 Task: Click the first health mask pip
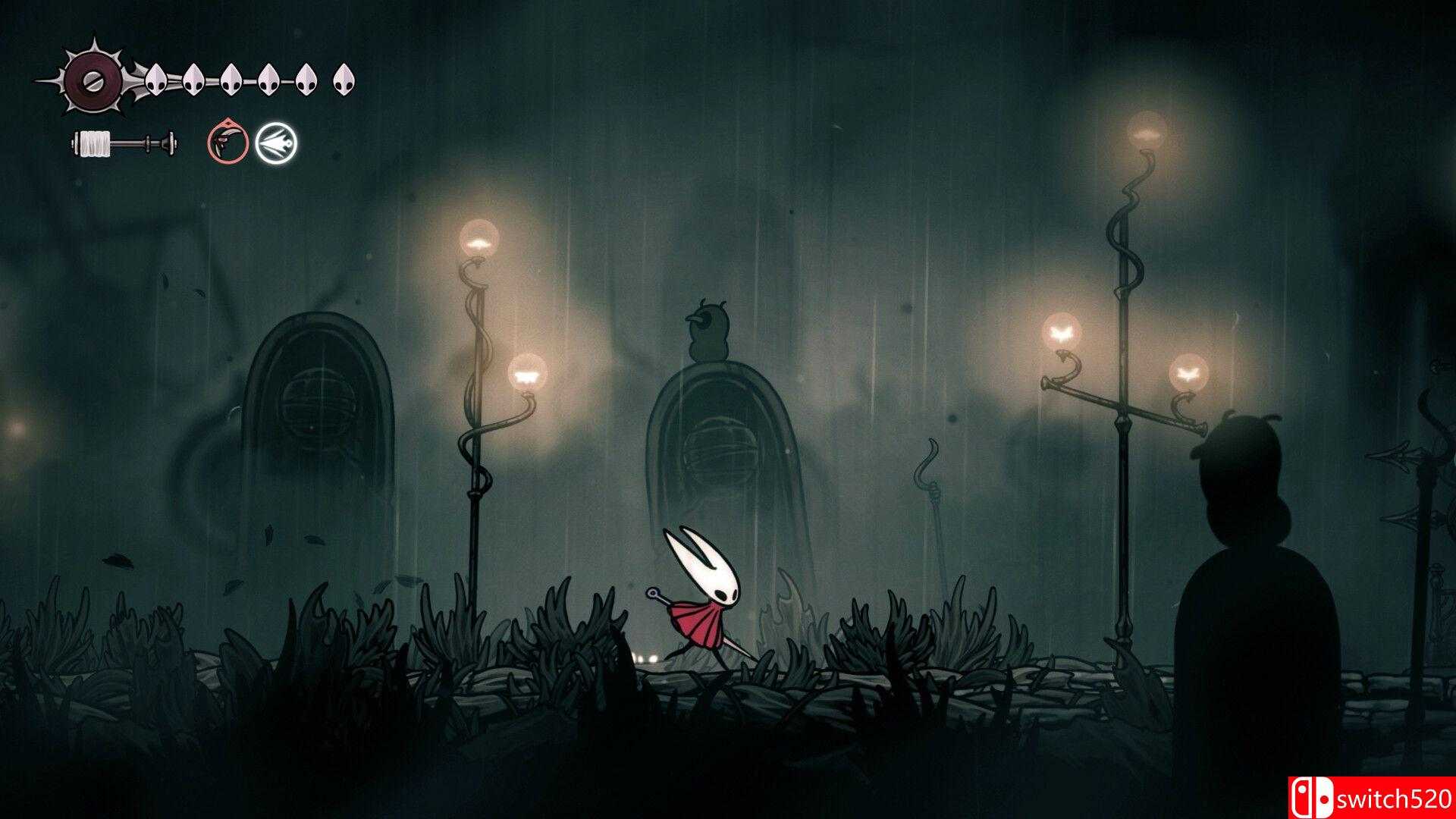tap(155, 78)
